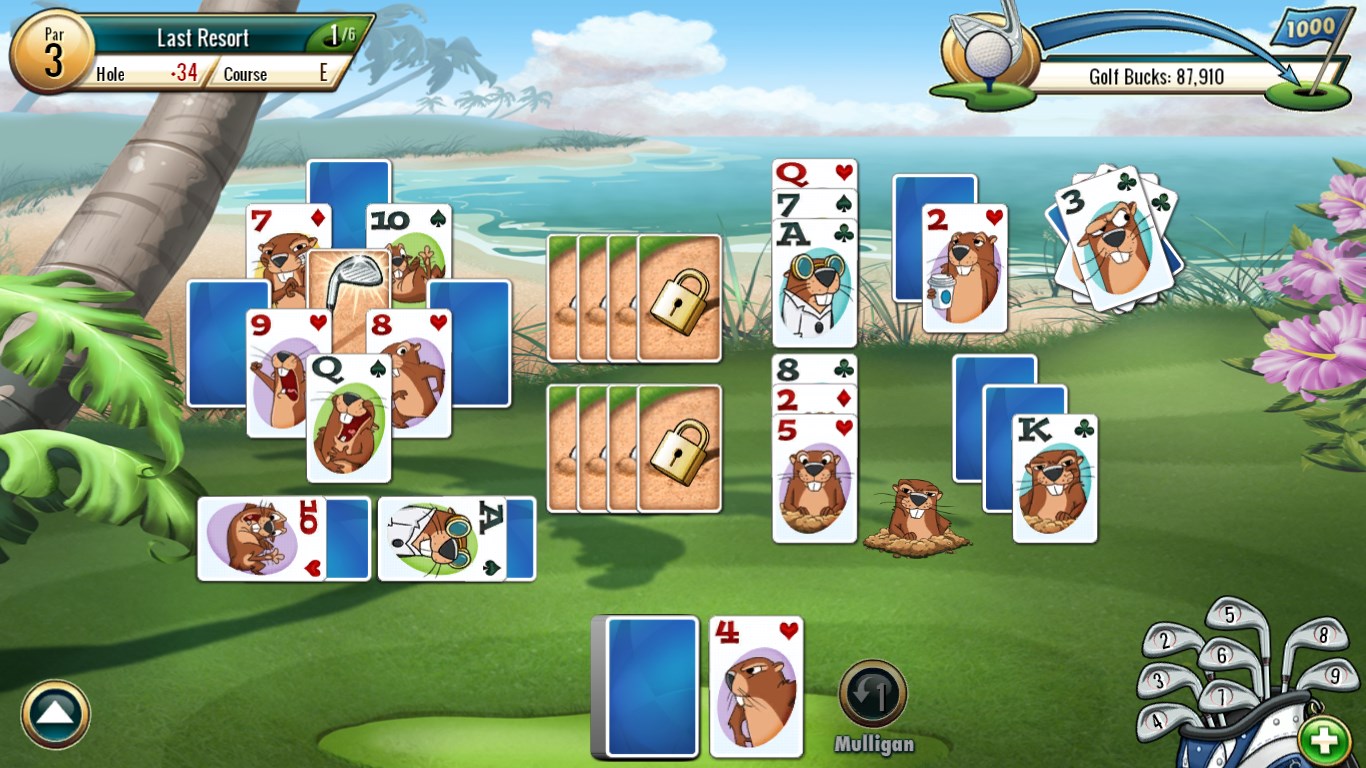Play the King of Clubs

(1055, 475)
